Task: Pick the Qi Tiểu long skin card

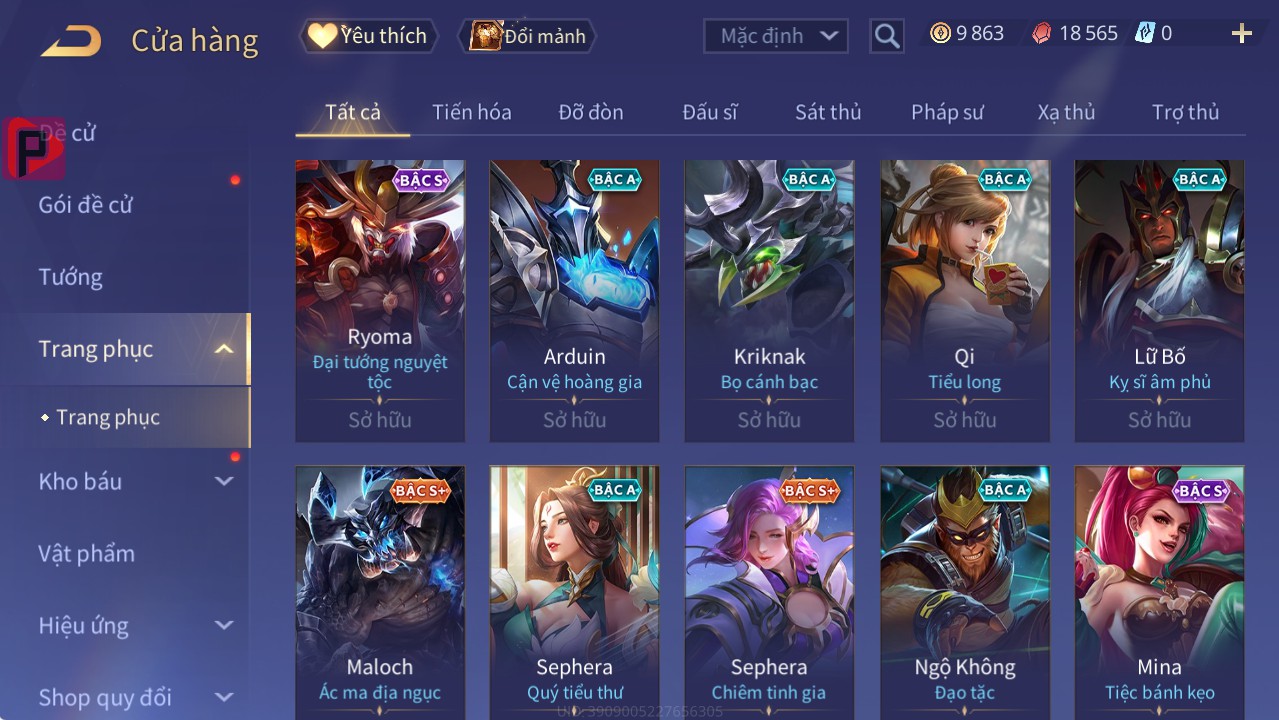Action: (964, 300)
